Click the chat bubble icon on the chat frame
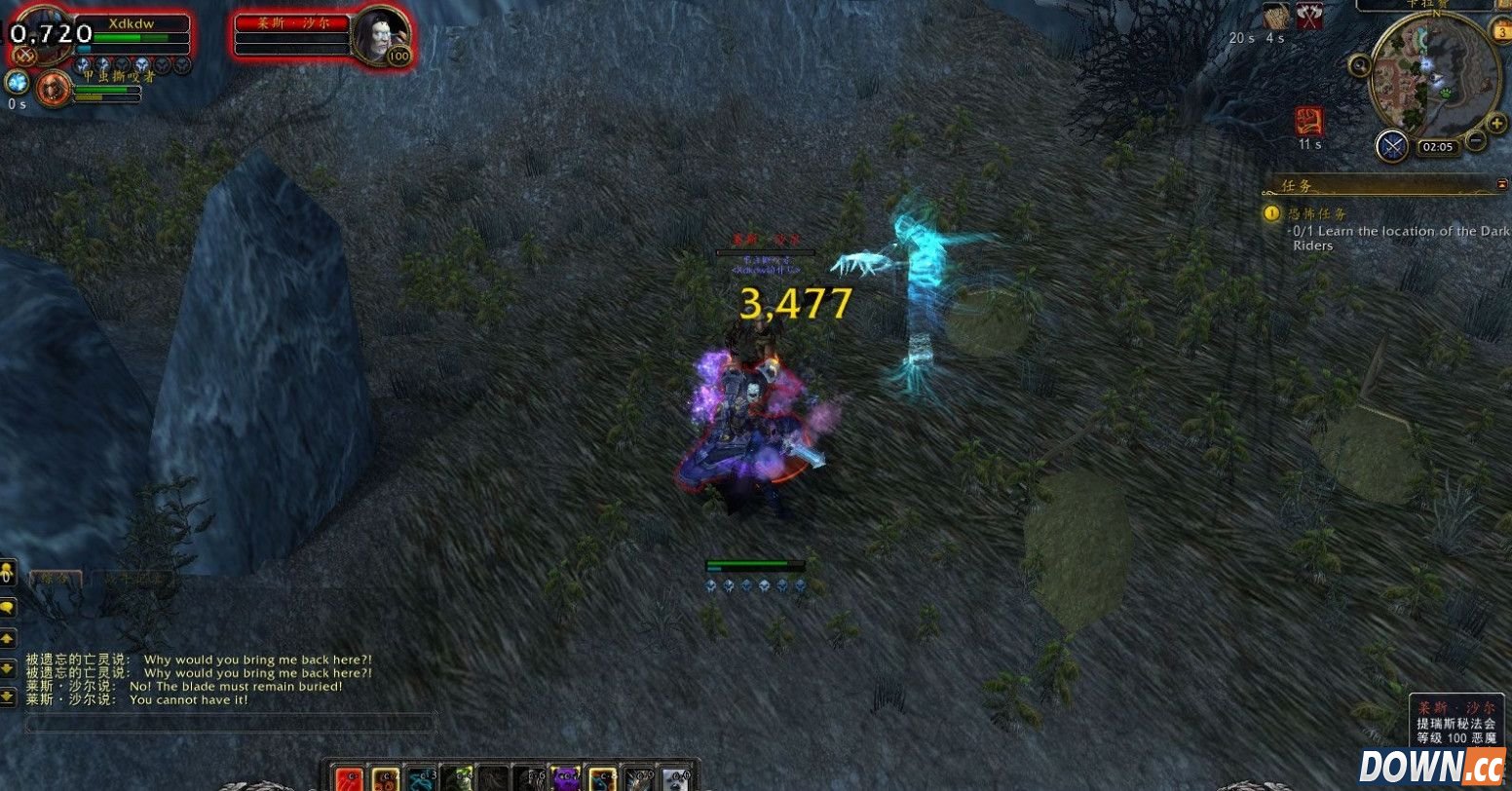This screenshot has height=791, width=1512. tap(8, 608)
